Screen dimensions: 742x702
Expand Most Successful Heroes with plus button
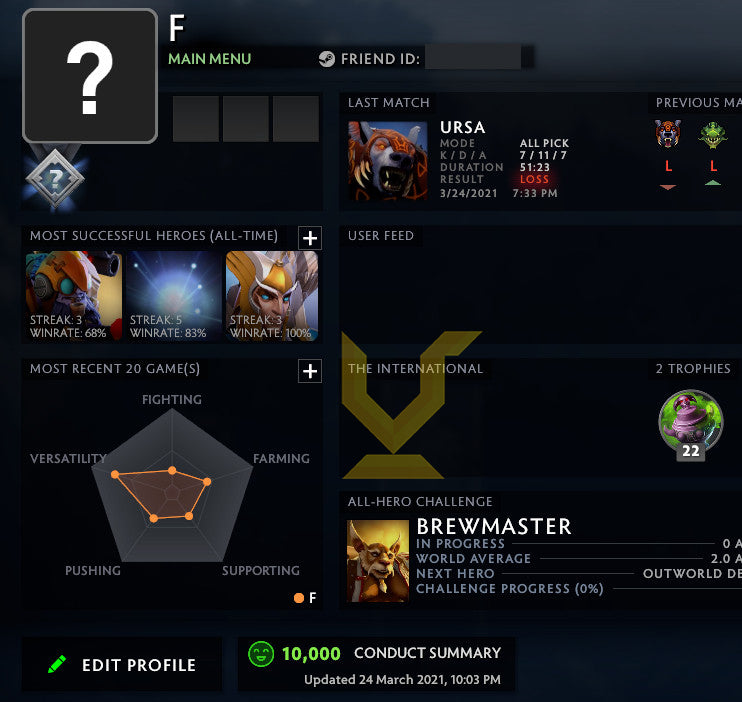coord(310,237)
